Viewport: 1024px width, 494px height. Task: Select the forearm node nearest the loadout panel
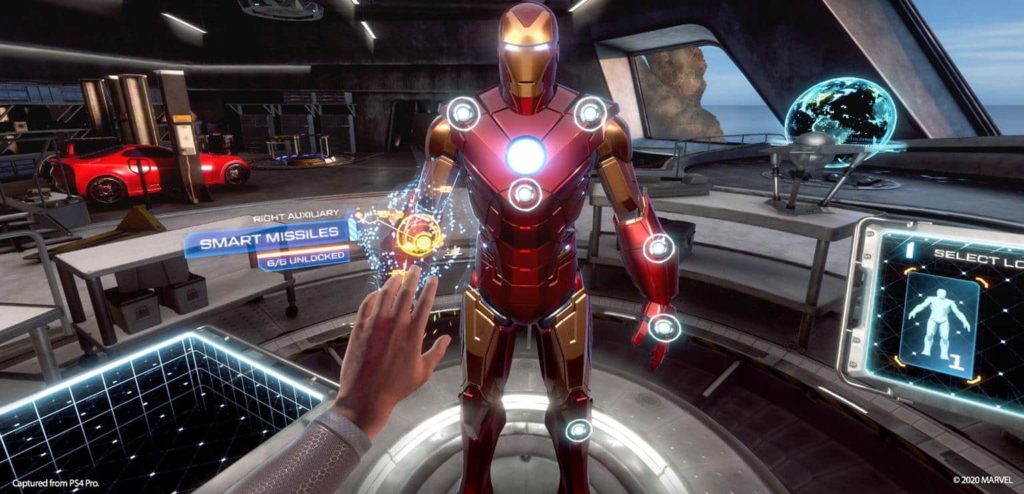click(658, 247)
